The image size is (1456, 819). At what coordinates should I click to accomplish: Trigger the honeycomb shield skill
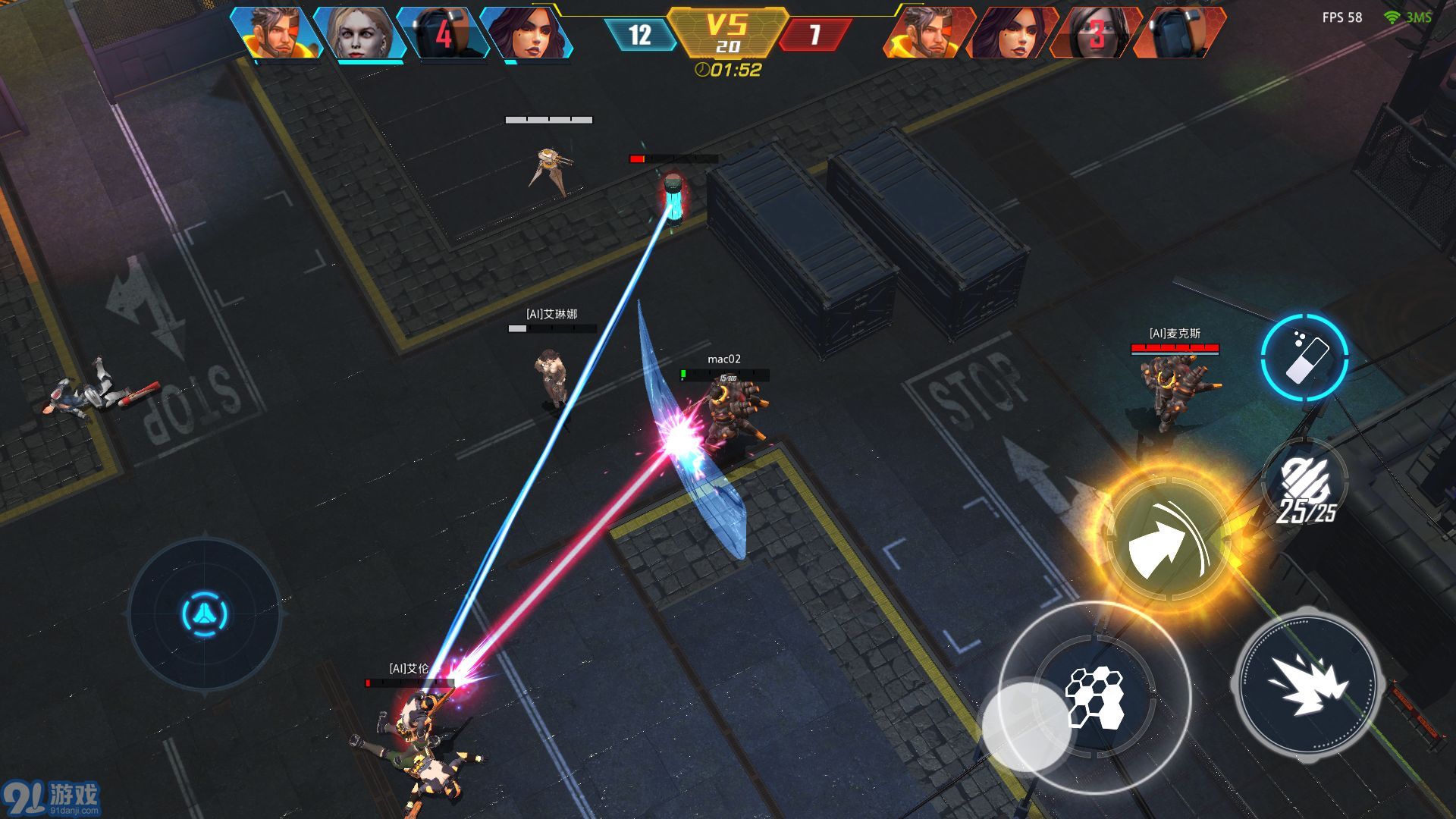point(1094,696)
